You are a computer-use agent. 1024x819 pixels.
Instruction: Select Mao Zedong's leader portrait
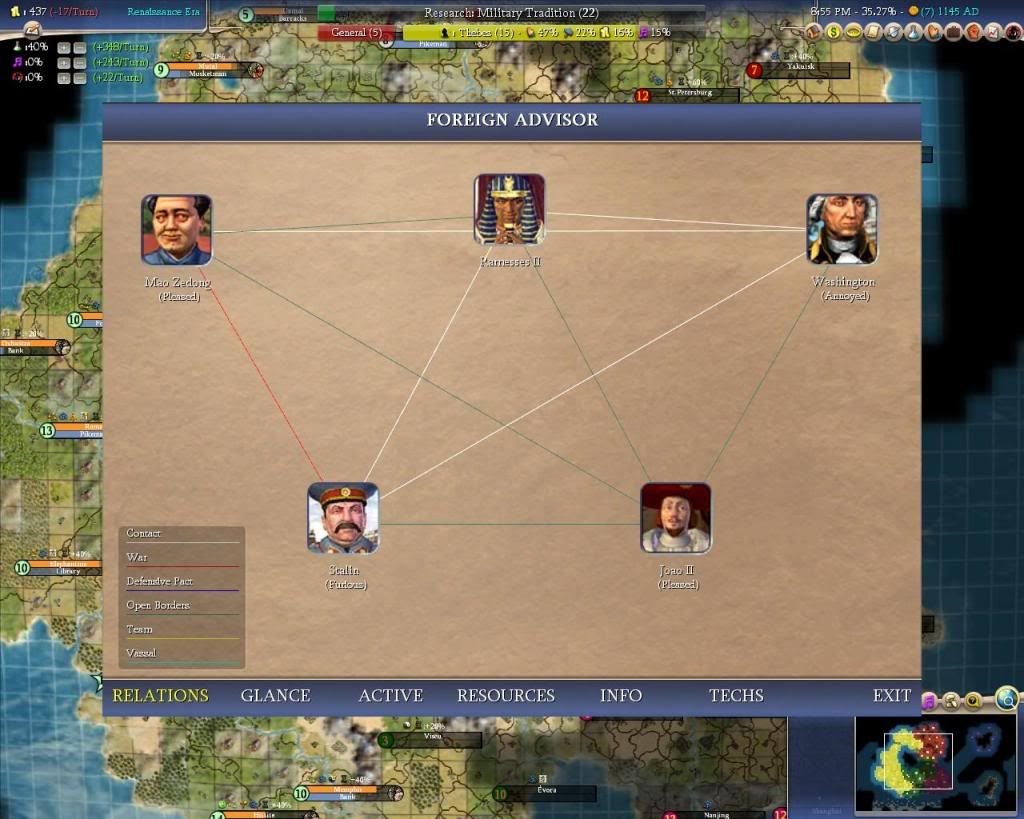click(176, 230)
